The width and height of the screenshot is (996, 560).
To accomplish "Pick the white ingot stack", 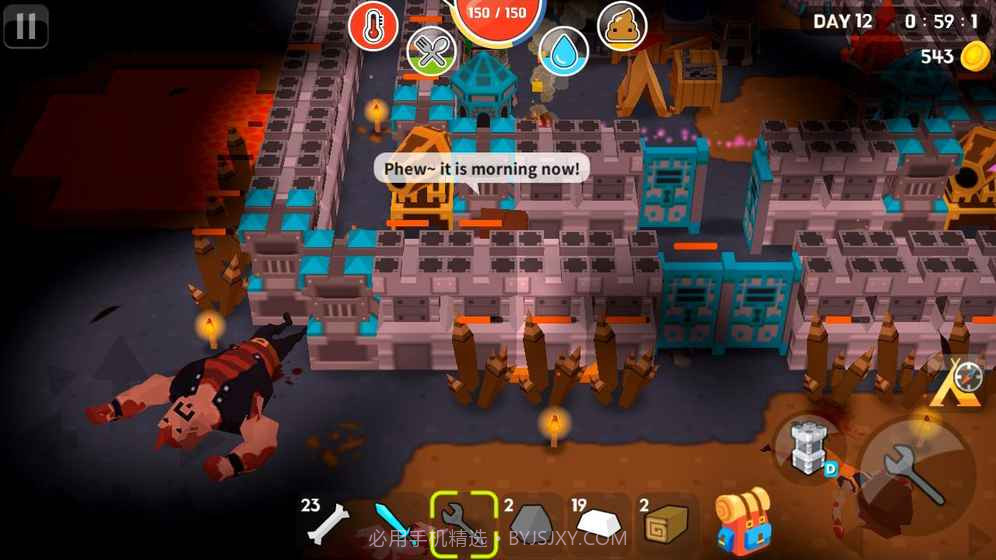I will click(598, 520).
